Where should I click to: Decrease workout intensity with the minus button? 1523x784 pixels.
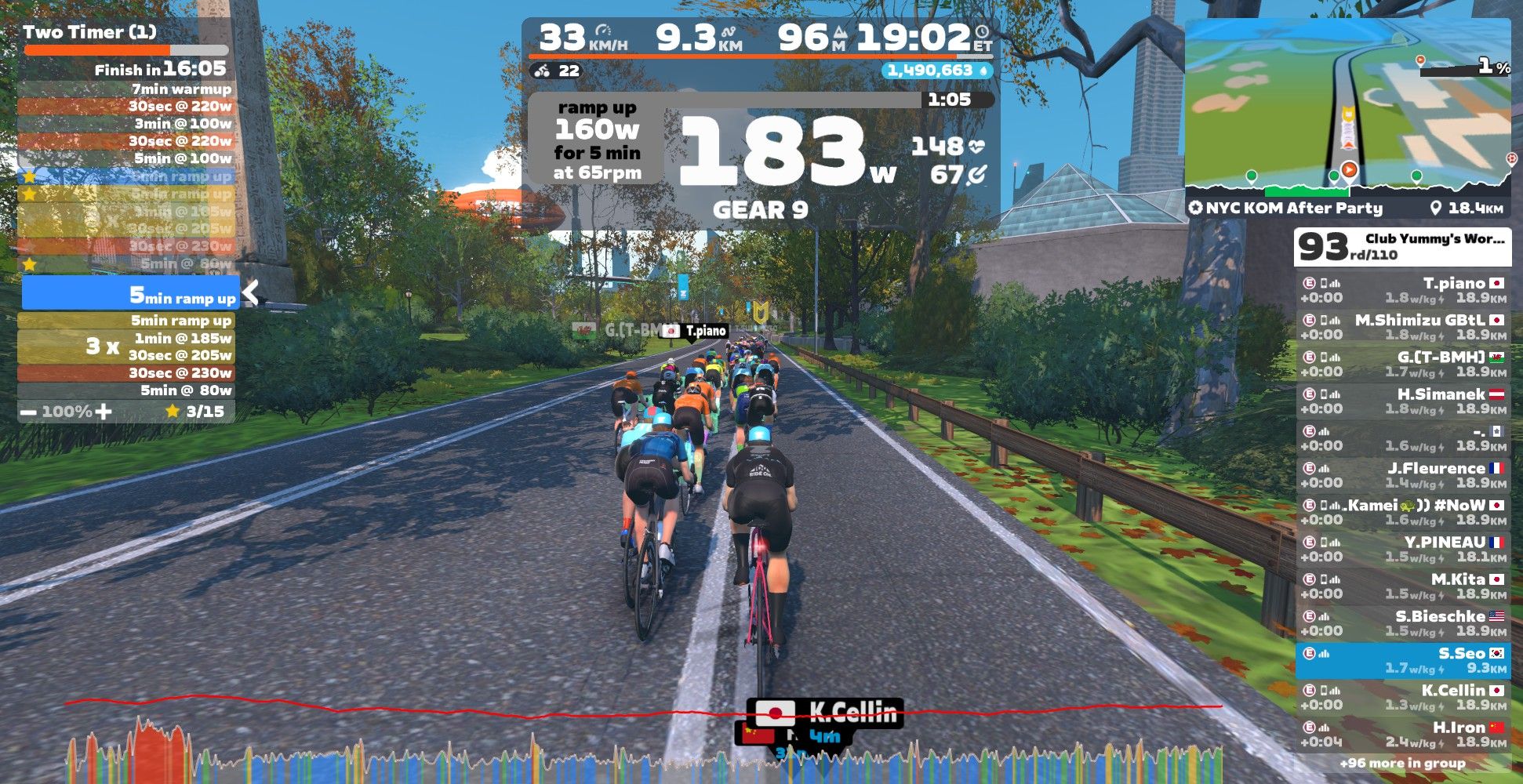coord(29,412)
